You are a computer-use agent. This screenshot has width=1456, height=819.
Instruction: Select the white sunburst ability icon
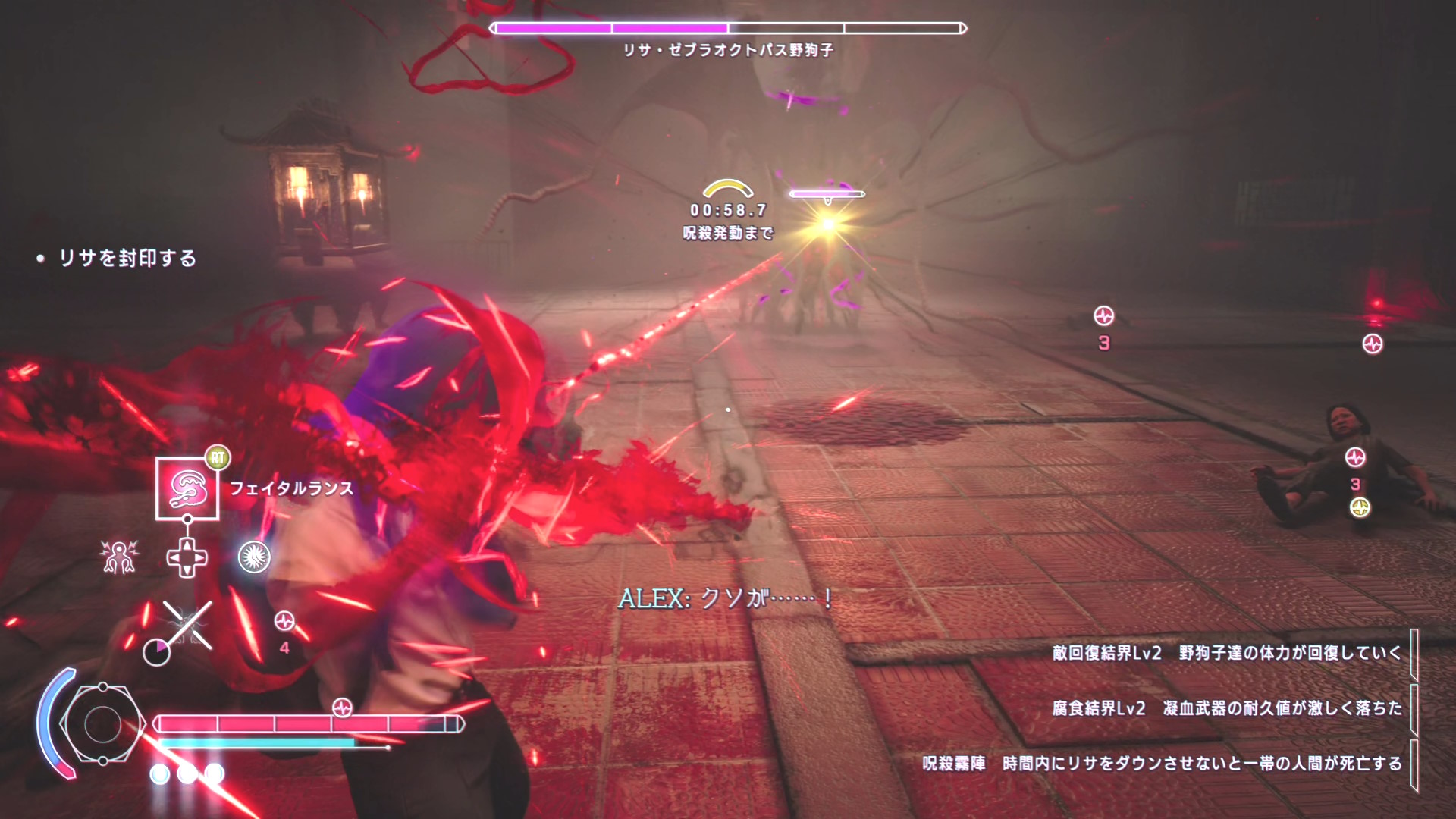pos(254,557)
